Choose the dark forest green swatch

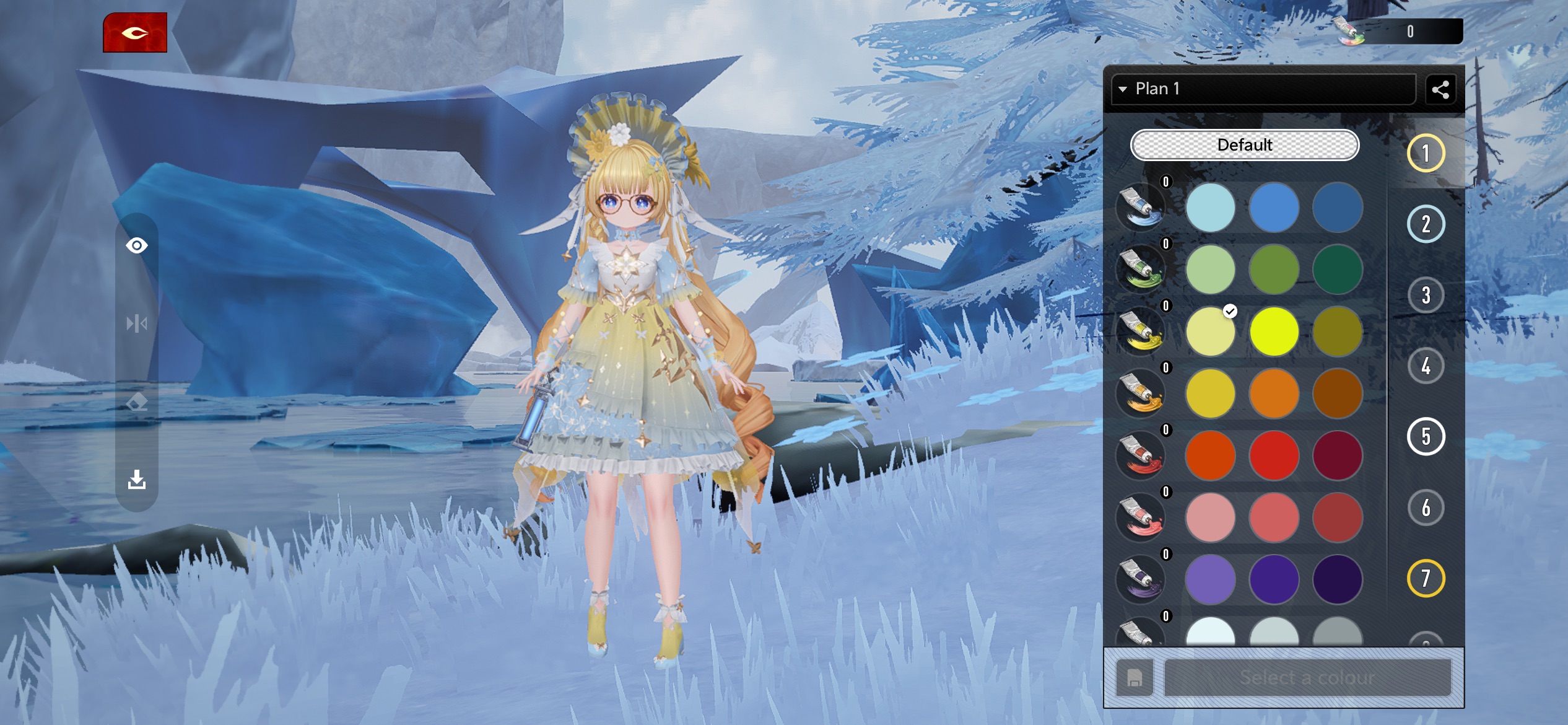[x=1337, y=270]
